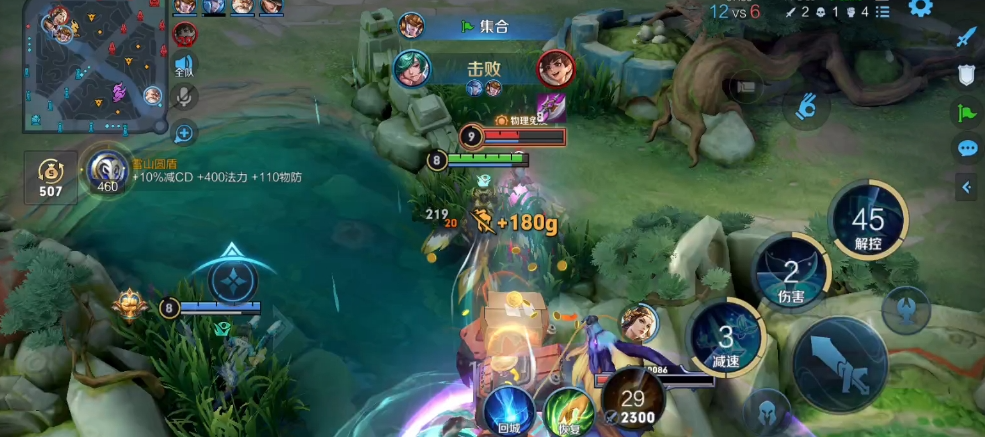Toggle the 全队 team voice speaker
This screenshot has height=437, width=985.
pos(184,65)
